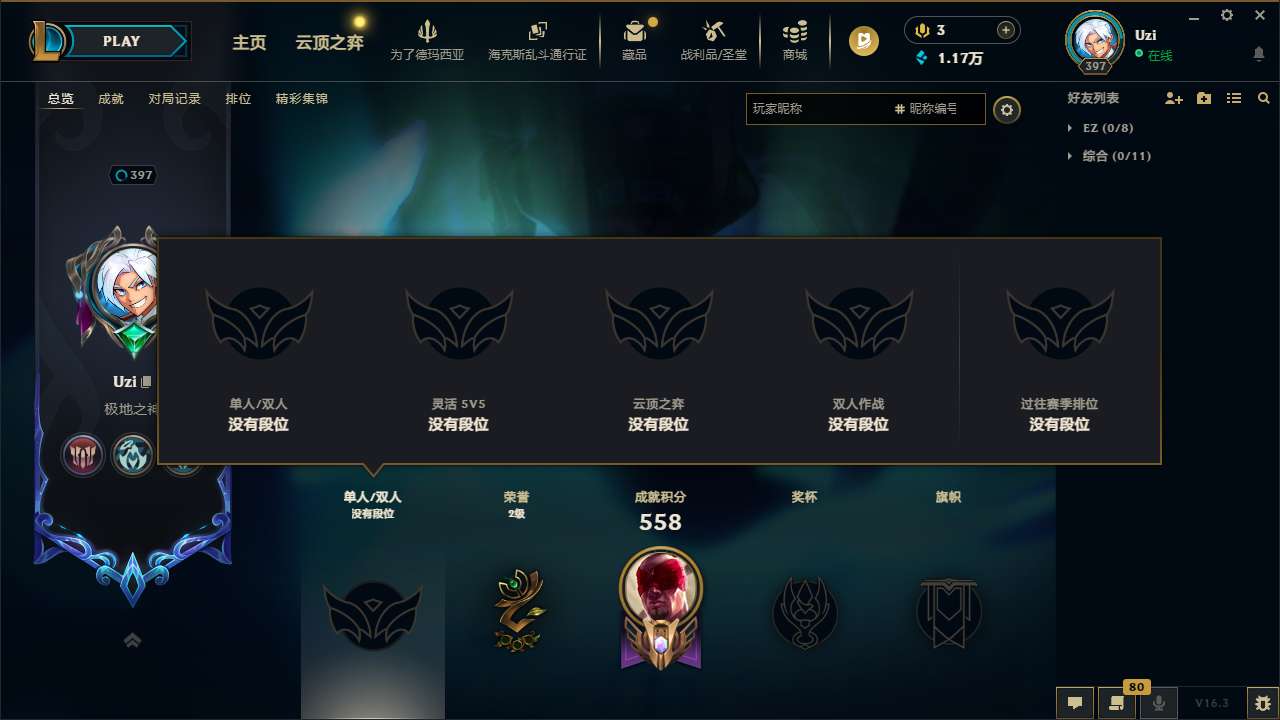Click the plus to purchase RP
The image size is (1280, 720).
1003,30
